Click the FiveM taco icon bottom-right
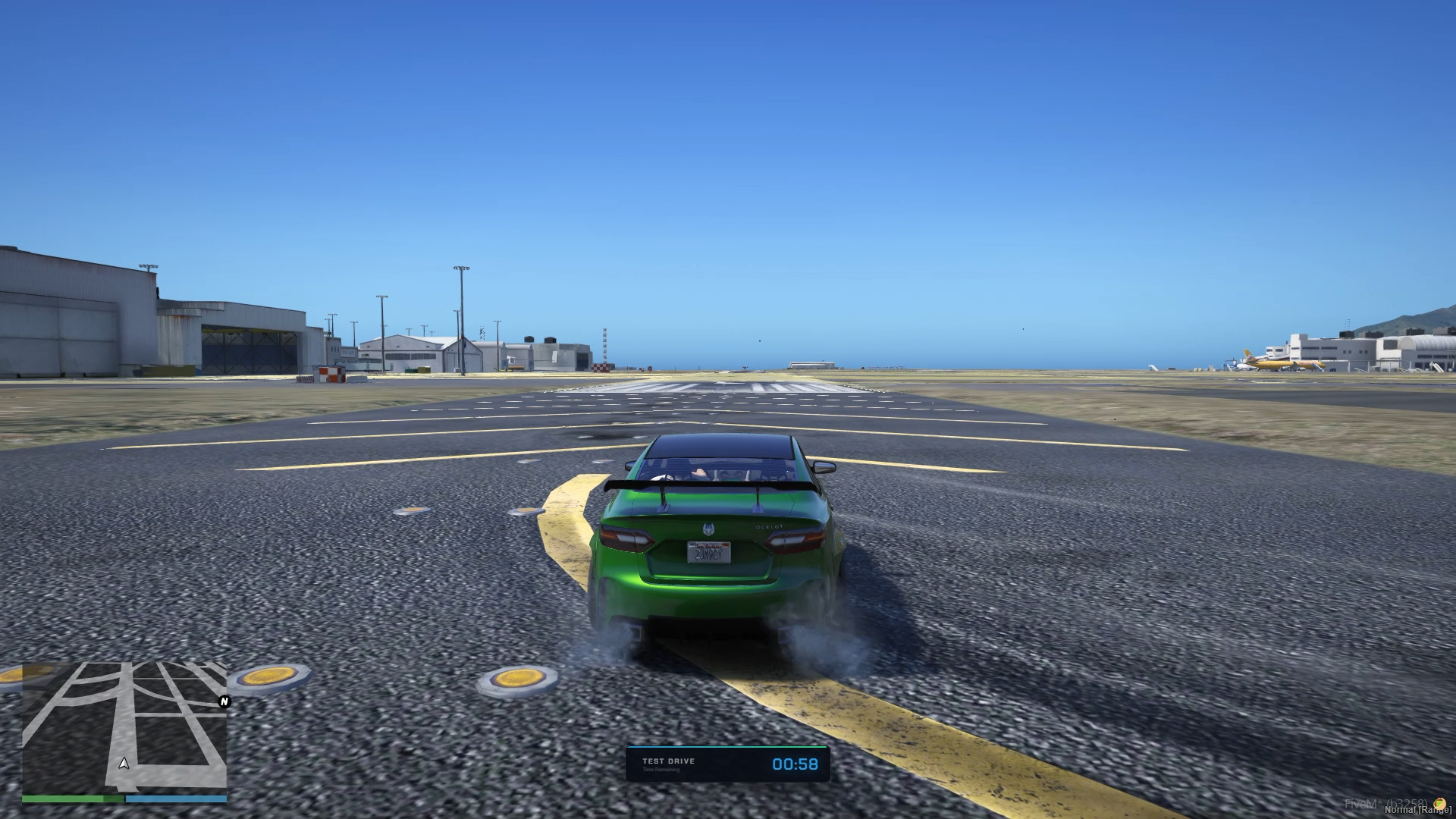The width and height of the screenshot is (1456, 819). tap(1440, 804)
